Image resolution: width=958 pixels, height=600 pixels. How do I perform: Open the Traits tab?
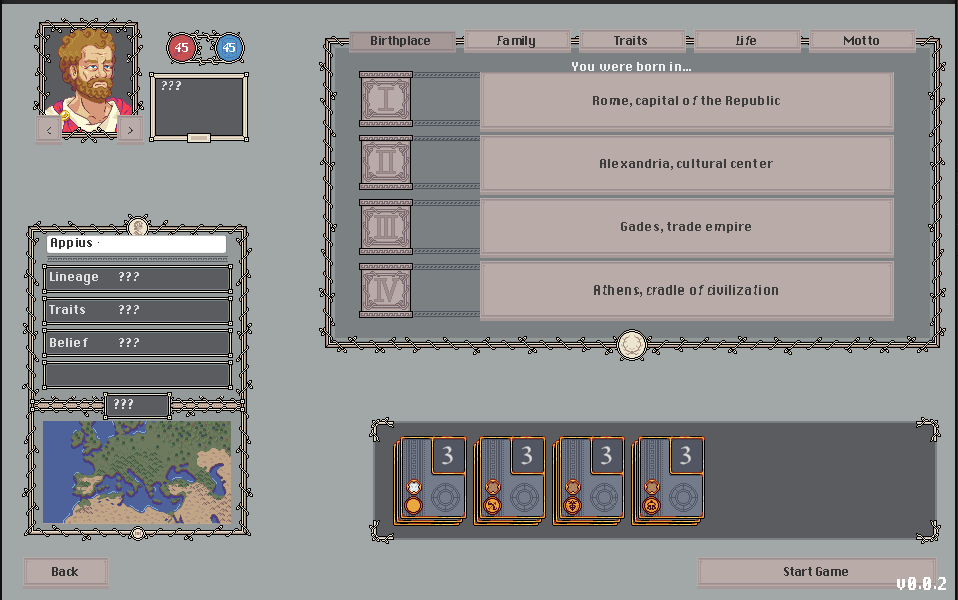tap(631, 41)
